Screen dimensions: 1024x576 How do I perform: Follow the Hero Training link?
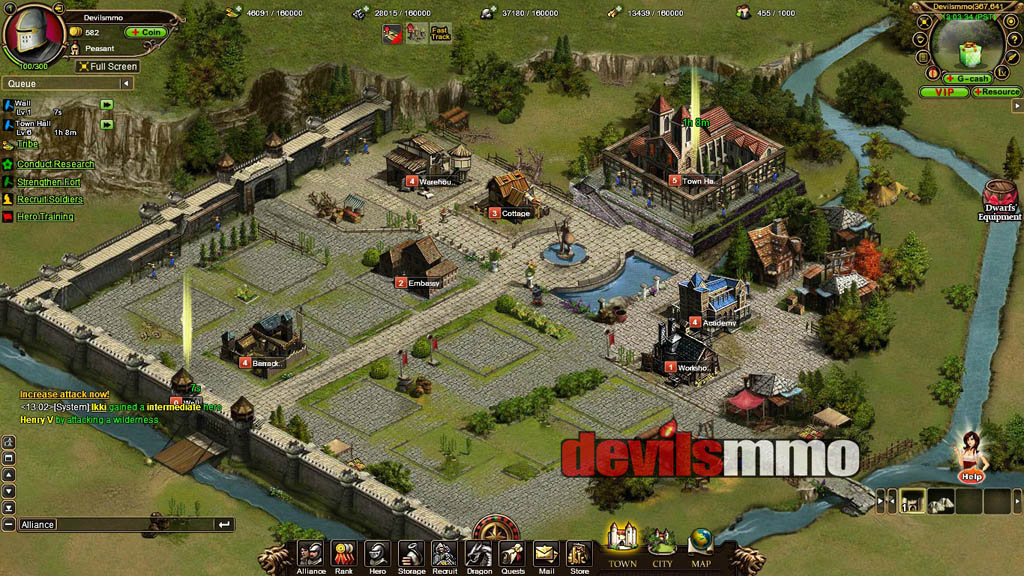[x=45, y=217]
